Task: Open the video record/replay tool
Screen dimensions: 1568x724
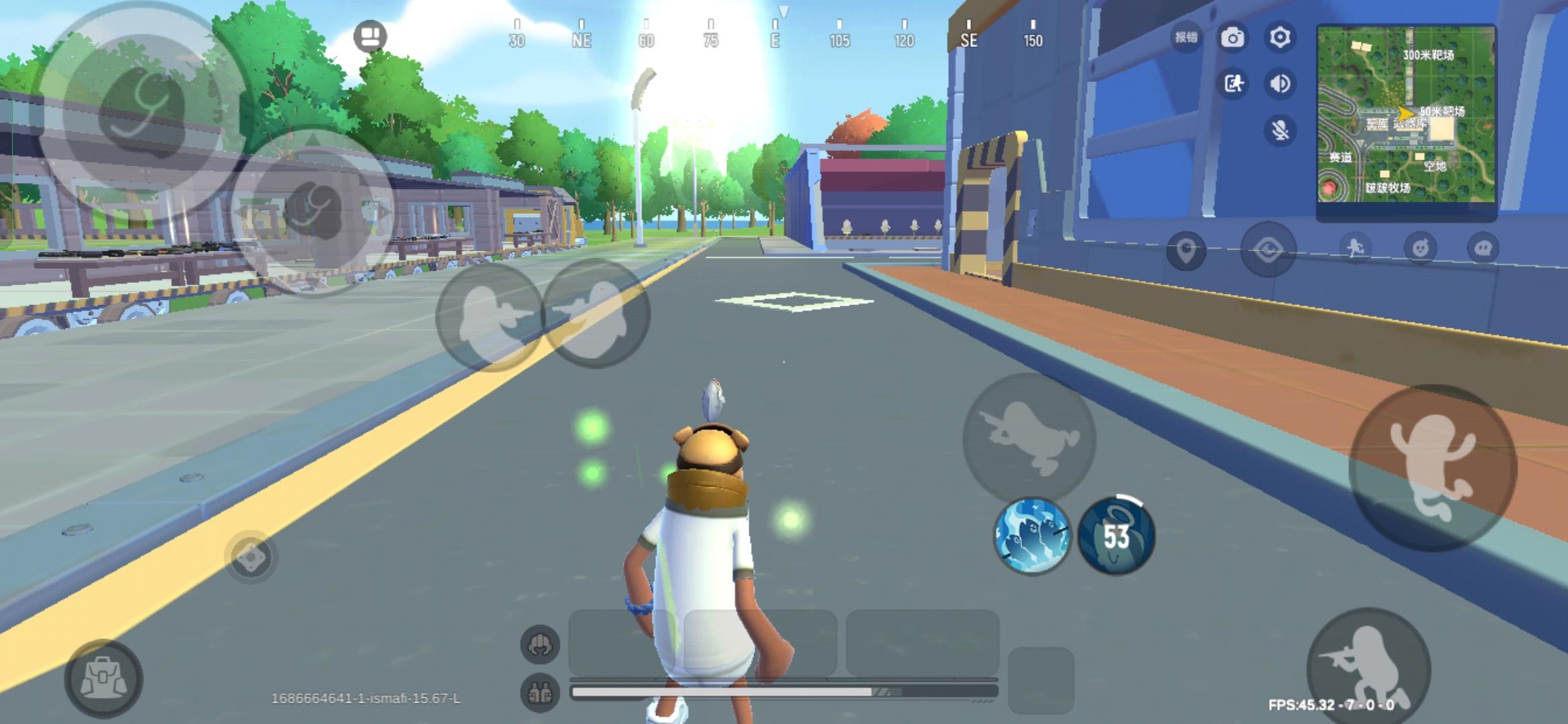Action: pos(1235,85)
